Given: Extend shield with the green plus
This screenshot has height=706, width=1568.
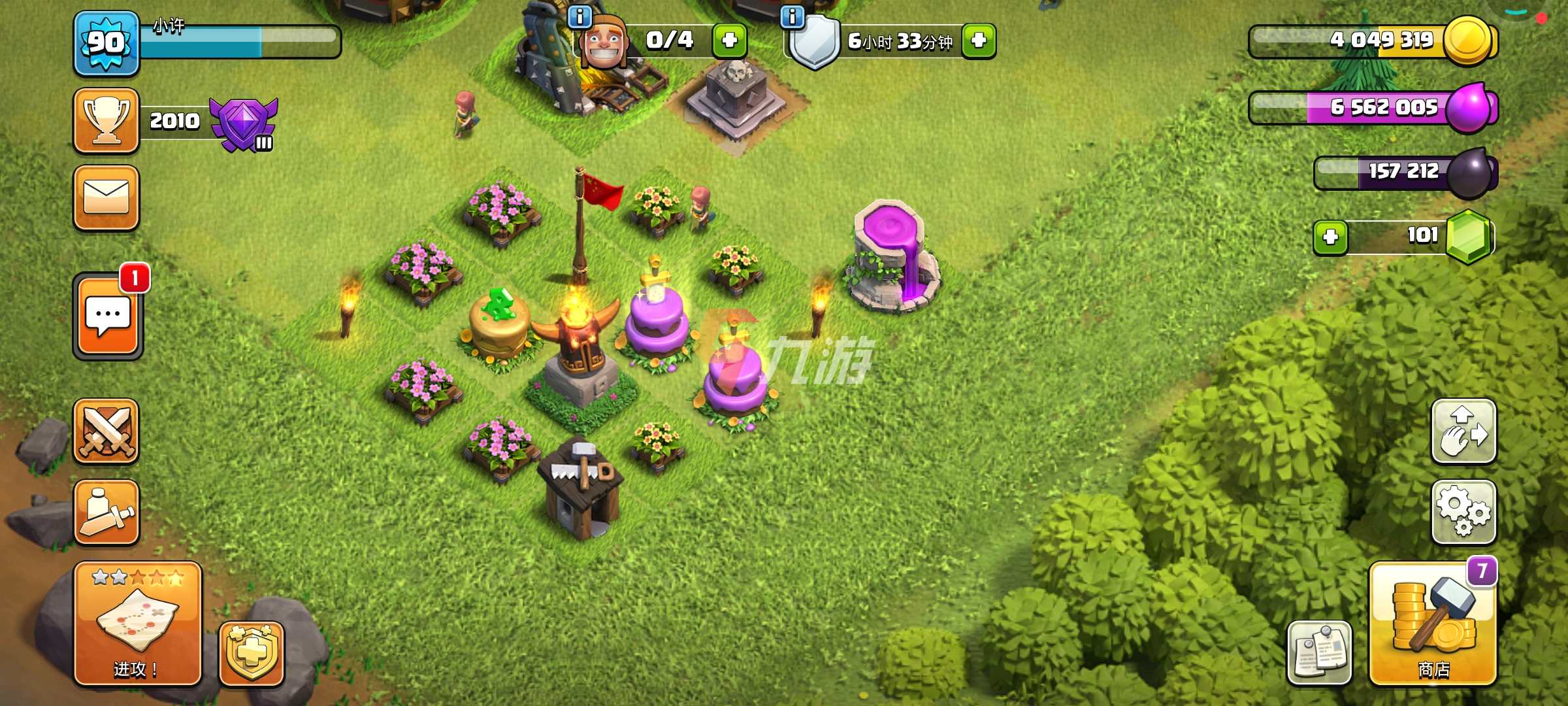Looking at the screenshot, I should tap(978, 41).
